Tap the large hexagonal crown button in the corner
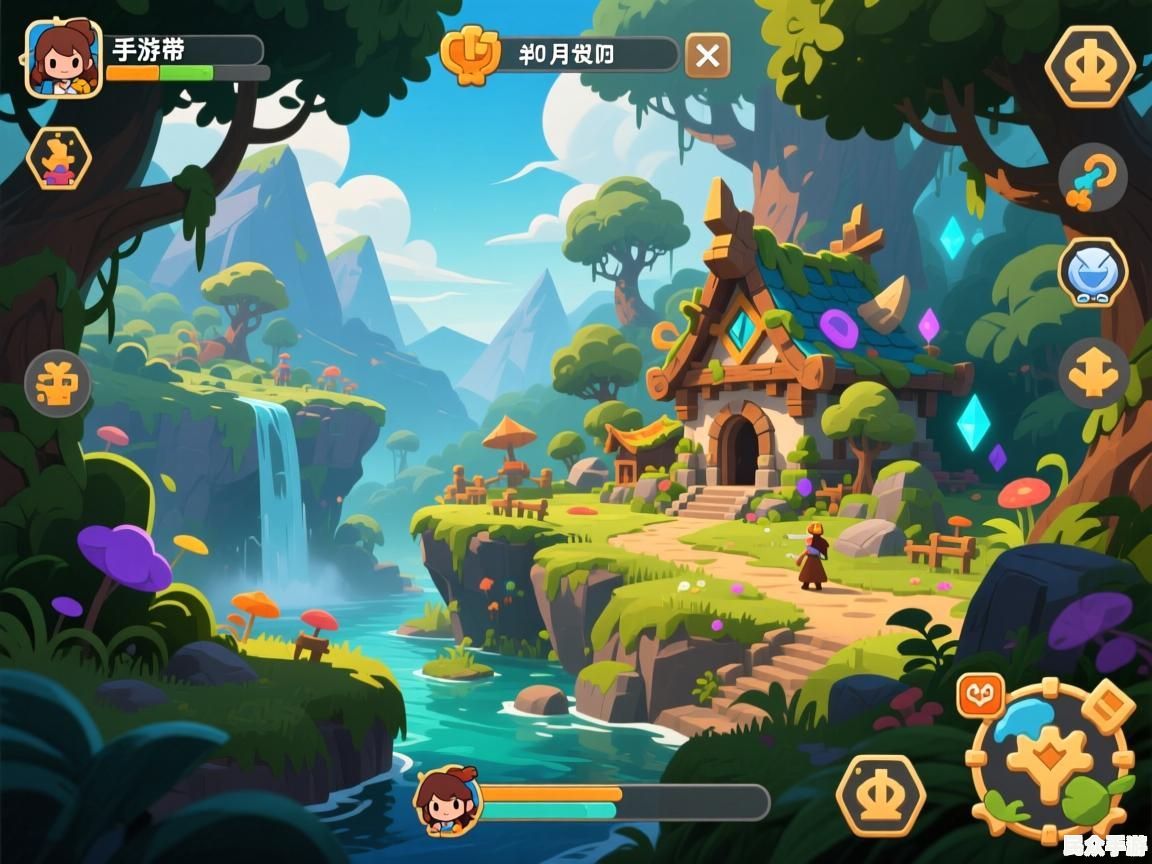 pyautogui.click(x=1090, y=67)
